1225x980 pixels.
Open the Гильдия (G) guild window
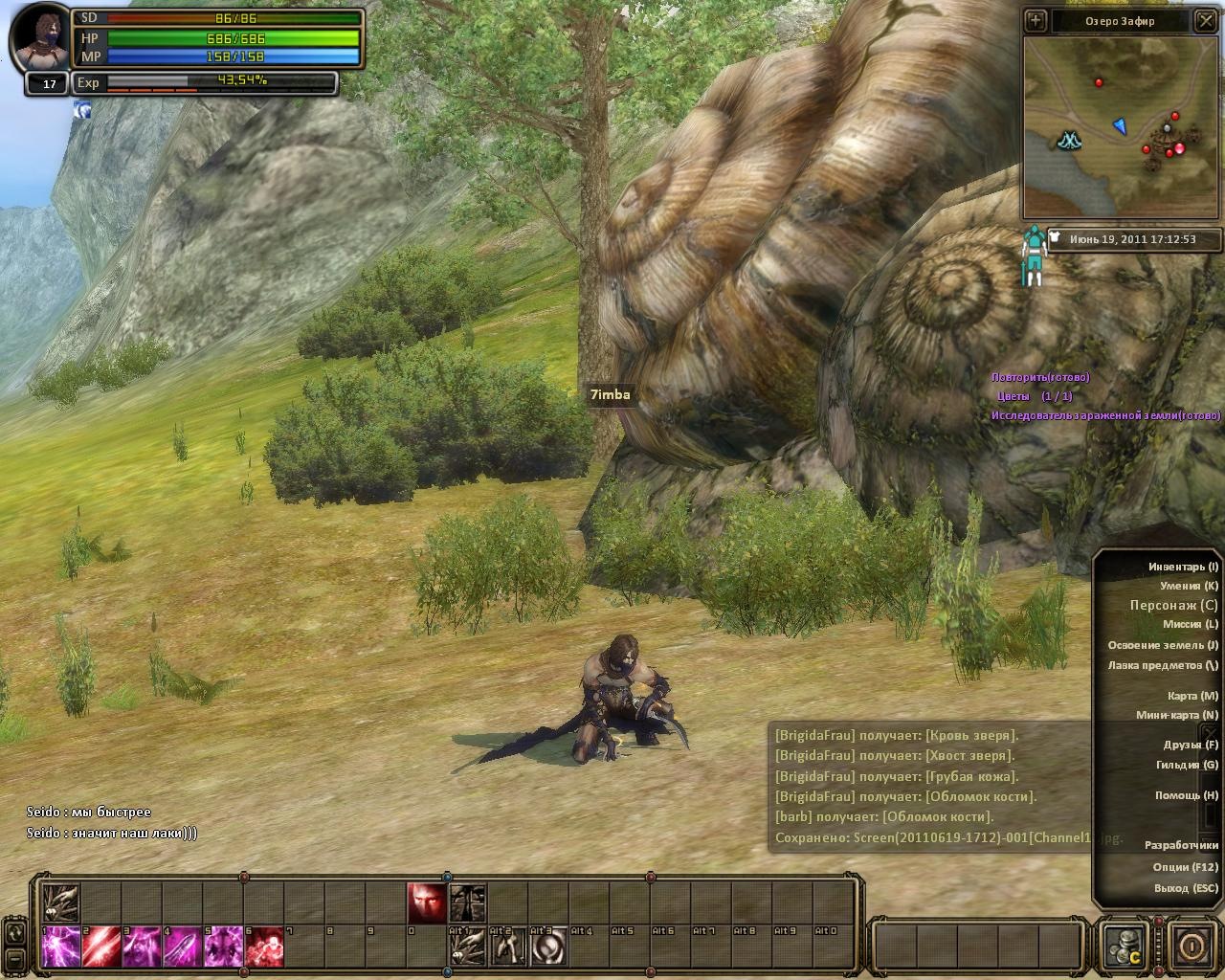pyautogui.click(x=1187, y=765)
